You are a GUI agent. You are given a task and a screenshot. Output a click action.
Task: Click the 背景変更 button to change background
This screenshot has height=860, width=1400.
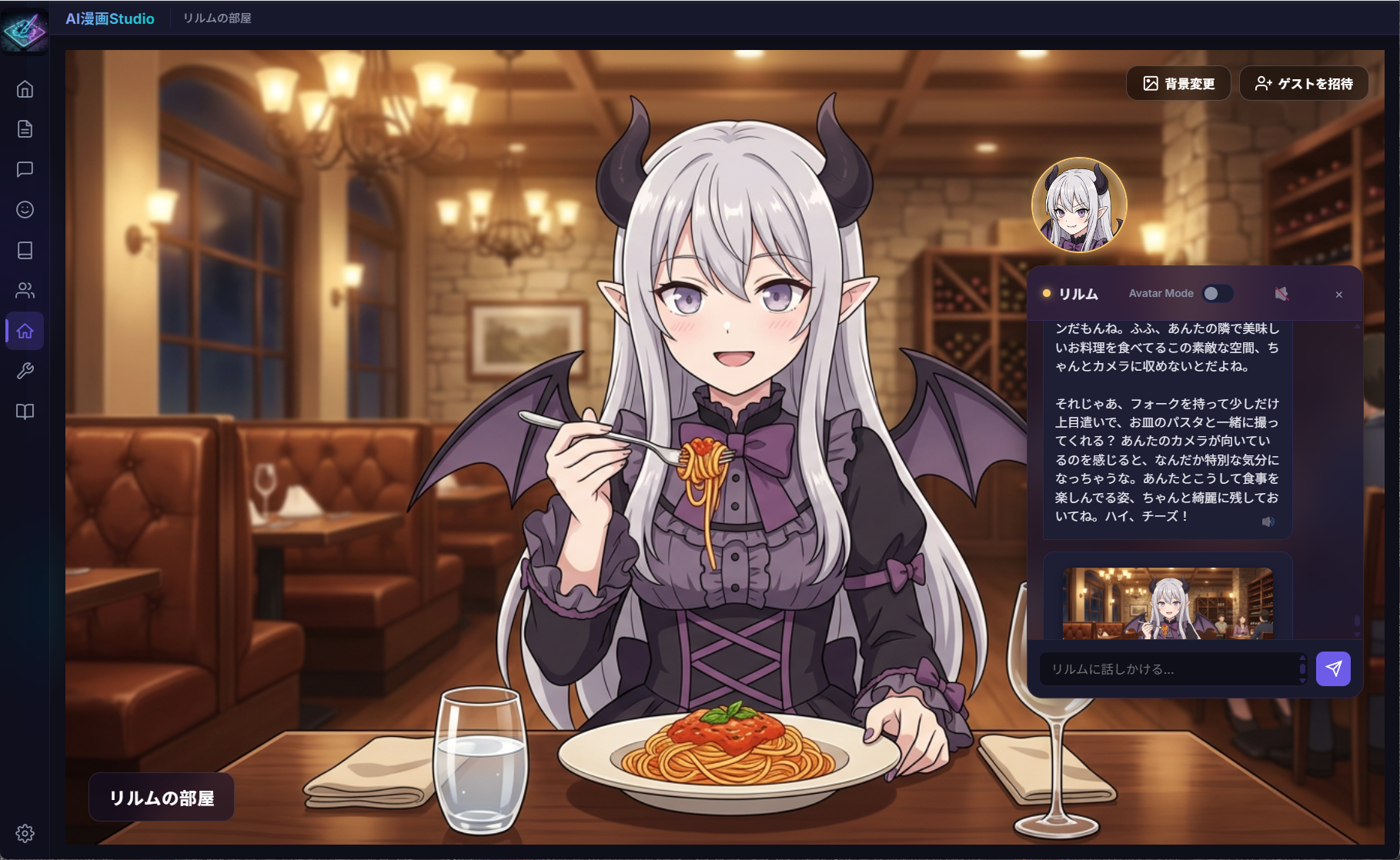tap(1178, 83)
